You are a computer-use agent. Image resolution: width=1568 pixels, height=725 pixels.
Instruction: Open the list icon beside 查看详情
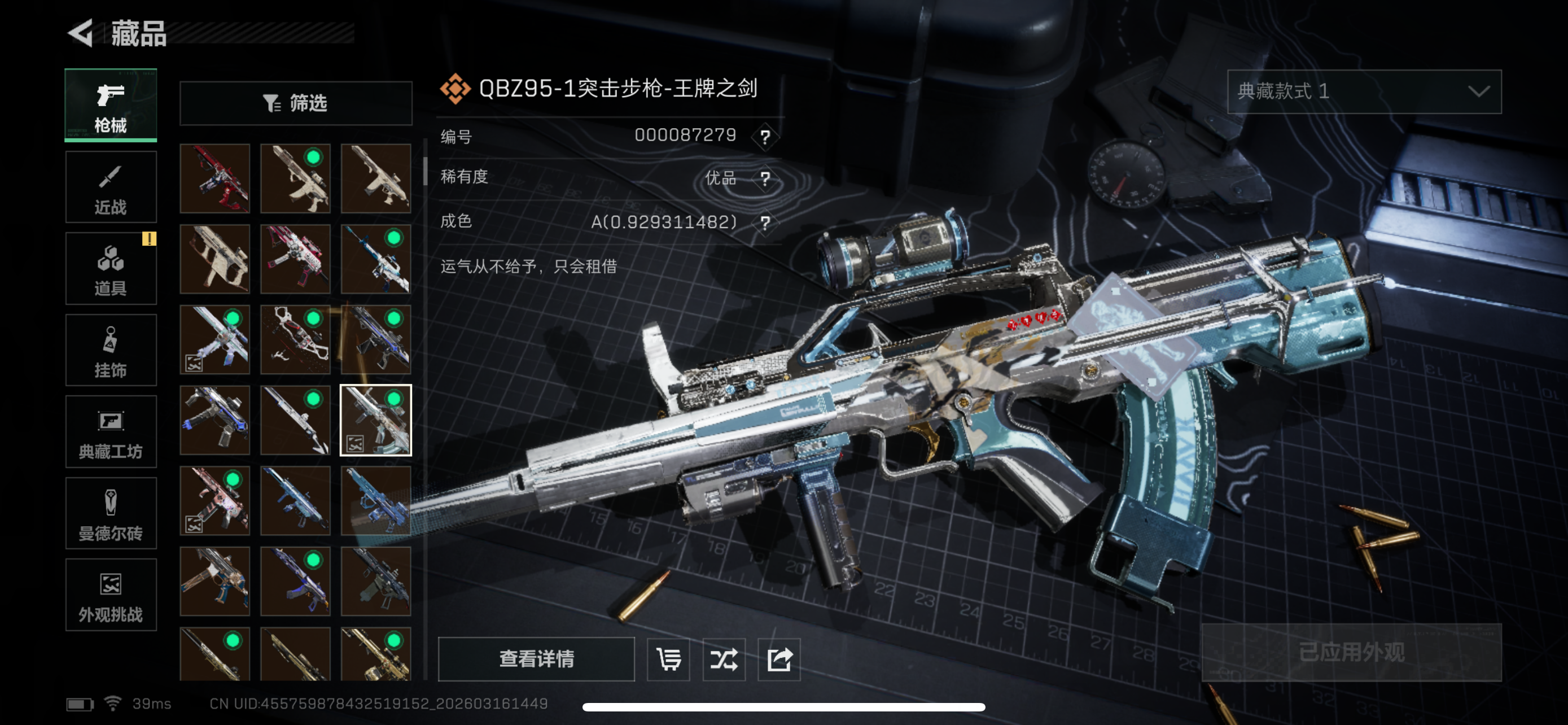pyautogui.click(x=668, y=658)
